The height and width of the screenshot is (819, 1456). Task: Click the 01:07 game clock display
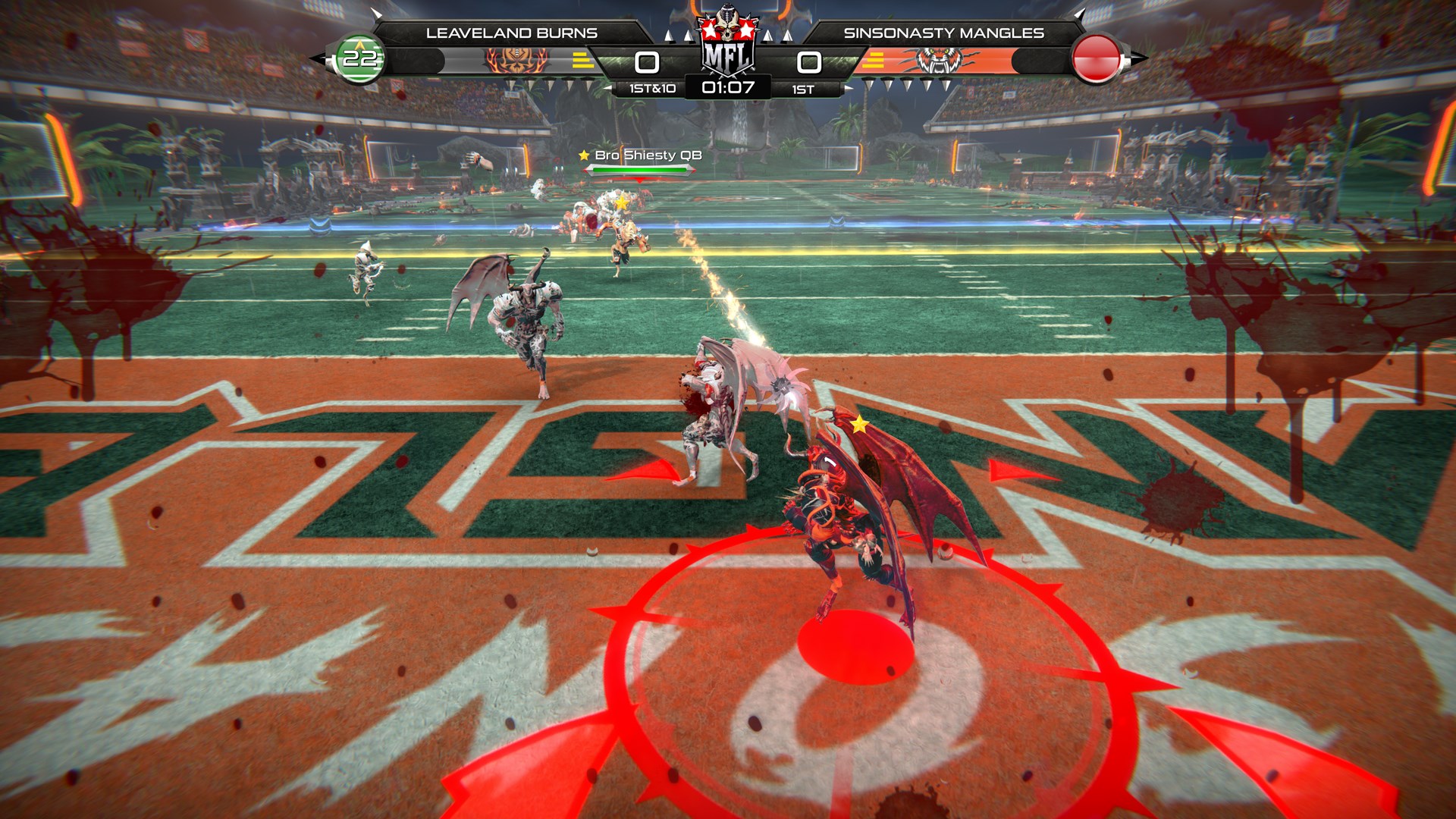click(727, 89)
